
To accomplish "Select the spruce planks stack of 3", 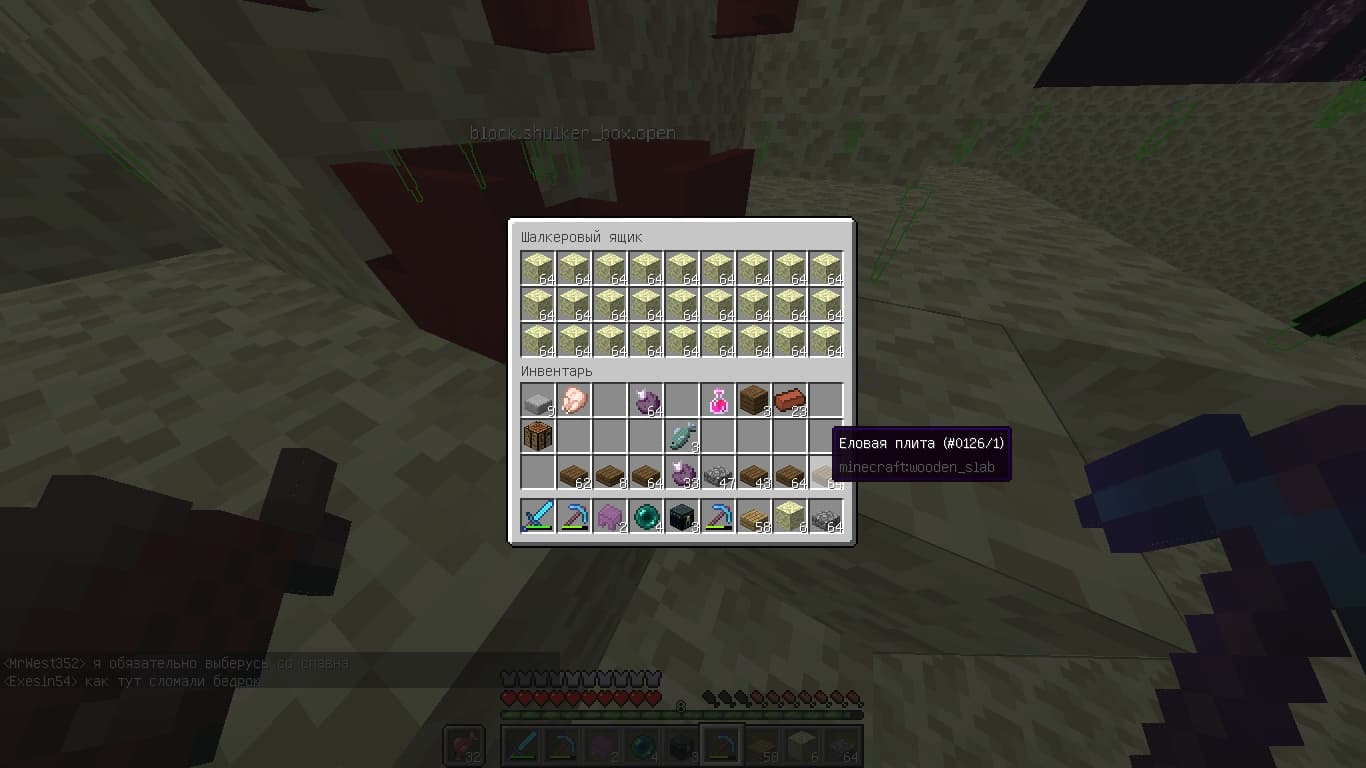I will coord(753,401).
